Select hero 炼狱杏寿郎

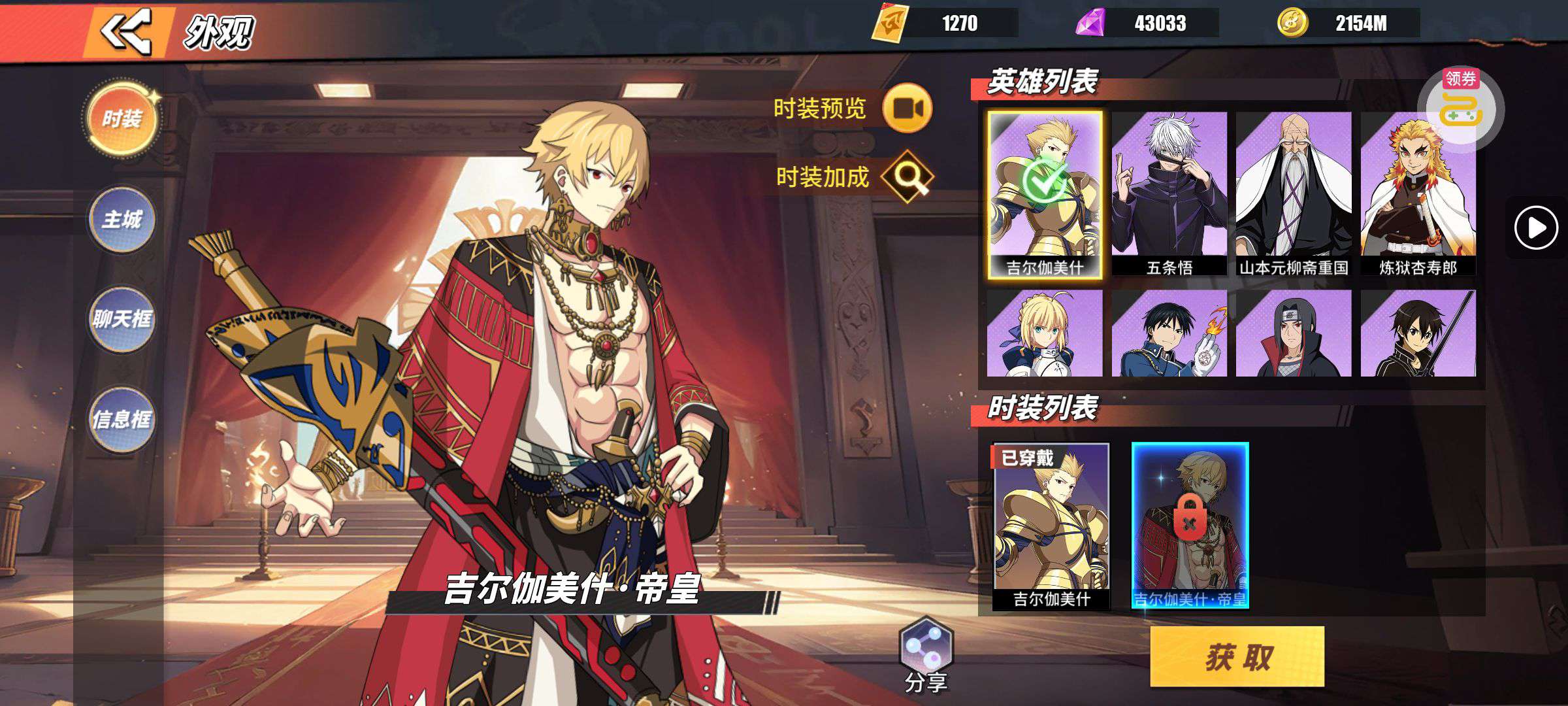point(1418,193)
